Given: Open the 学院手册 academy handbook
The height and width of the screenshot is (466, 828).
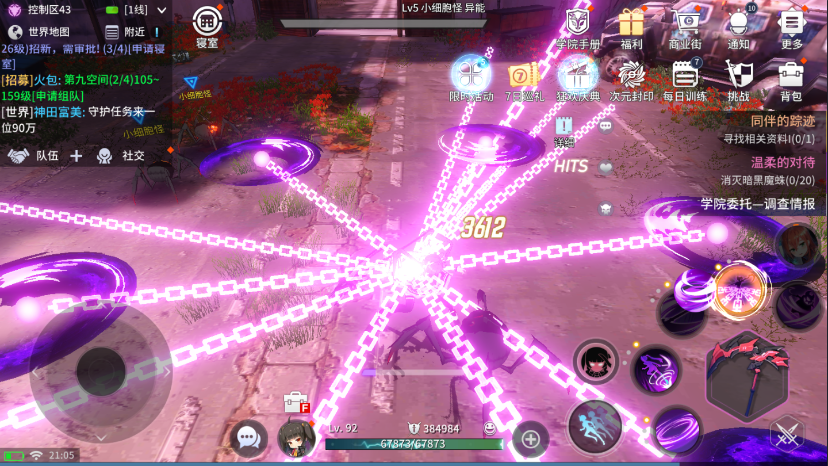Looking at the screenshot, I should (x=578, y=27).
